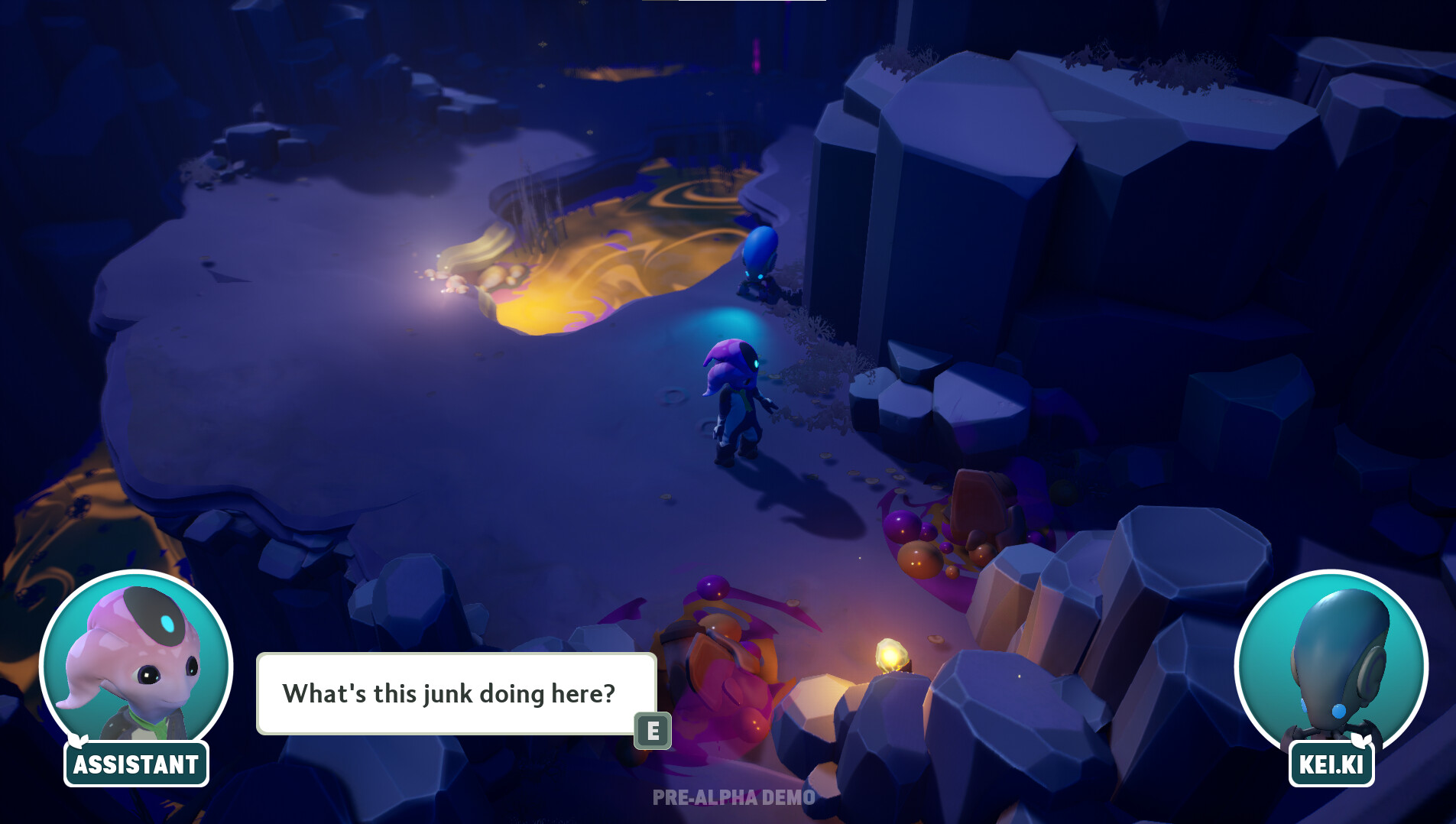Click the ASSISTANT name label
The image size is (1456, 824).
pos(135,763)
